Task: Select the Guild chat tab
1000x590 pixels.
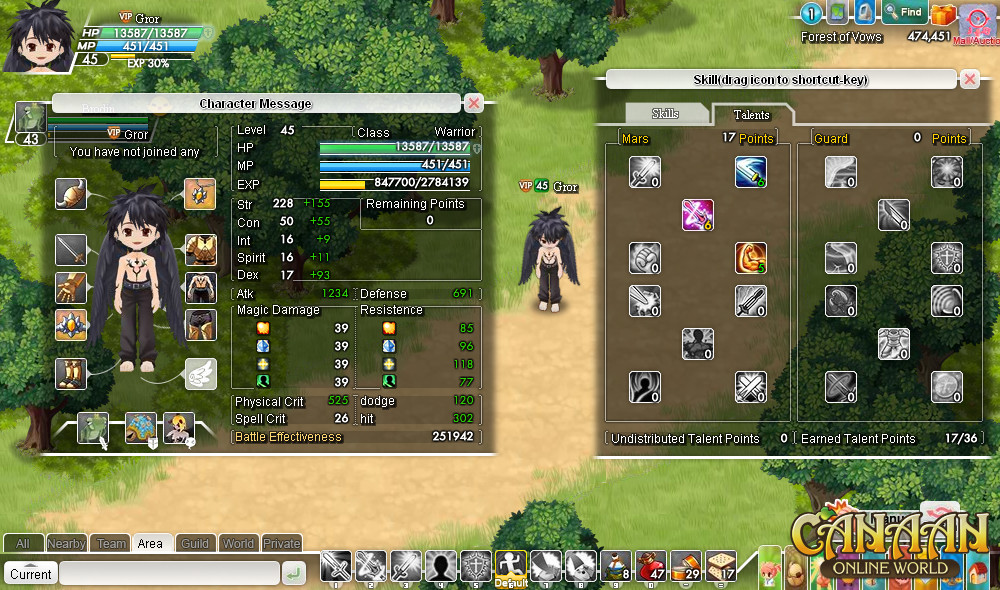Action: [x=195, y=544]
